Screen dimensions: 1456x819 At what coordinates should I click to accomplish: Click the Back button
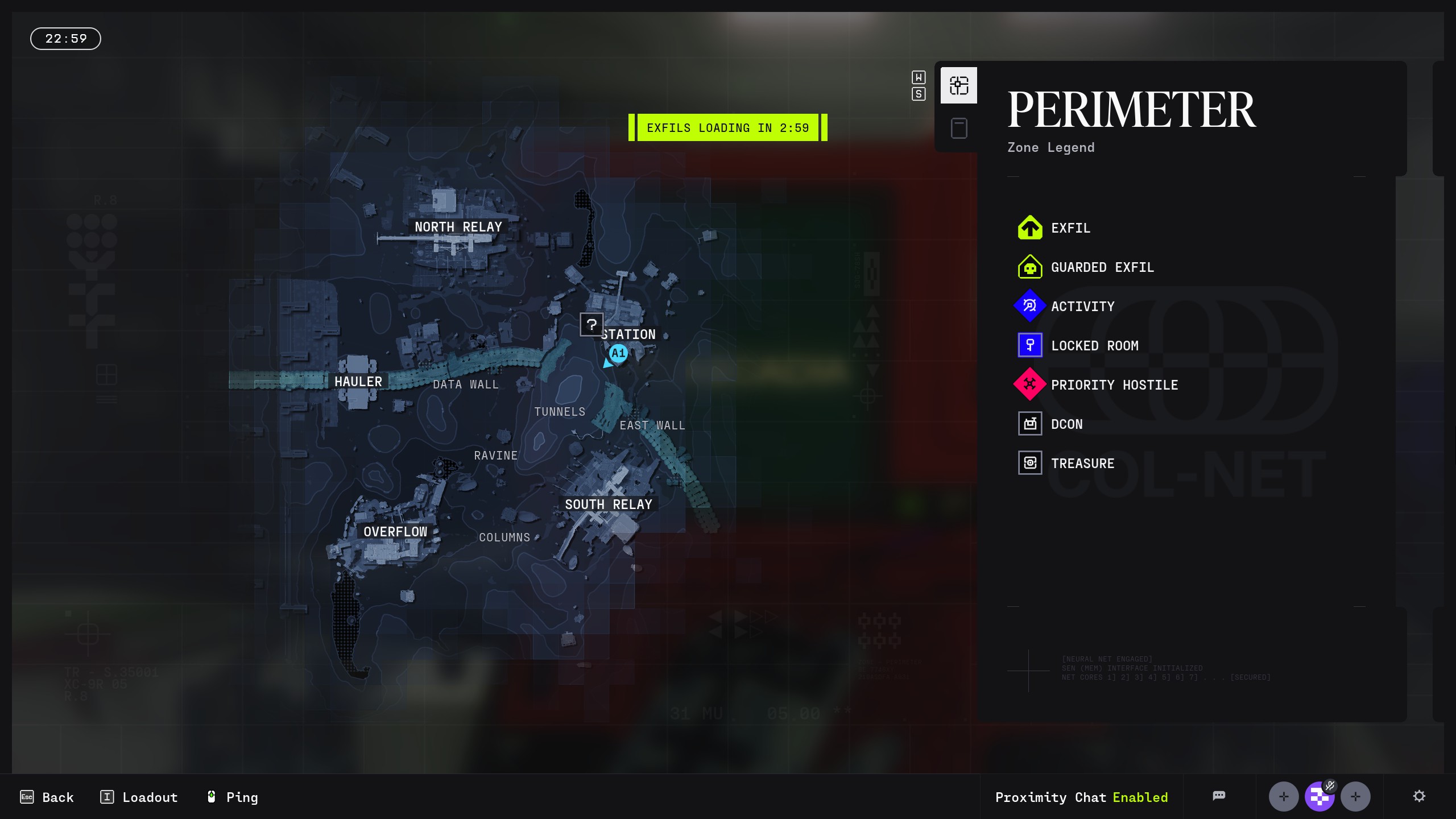48,797
